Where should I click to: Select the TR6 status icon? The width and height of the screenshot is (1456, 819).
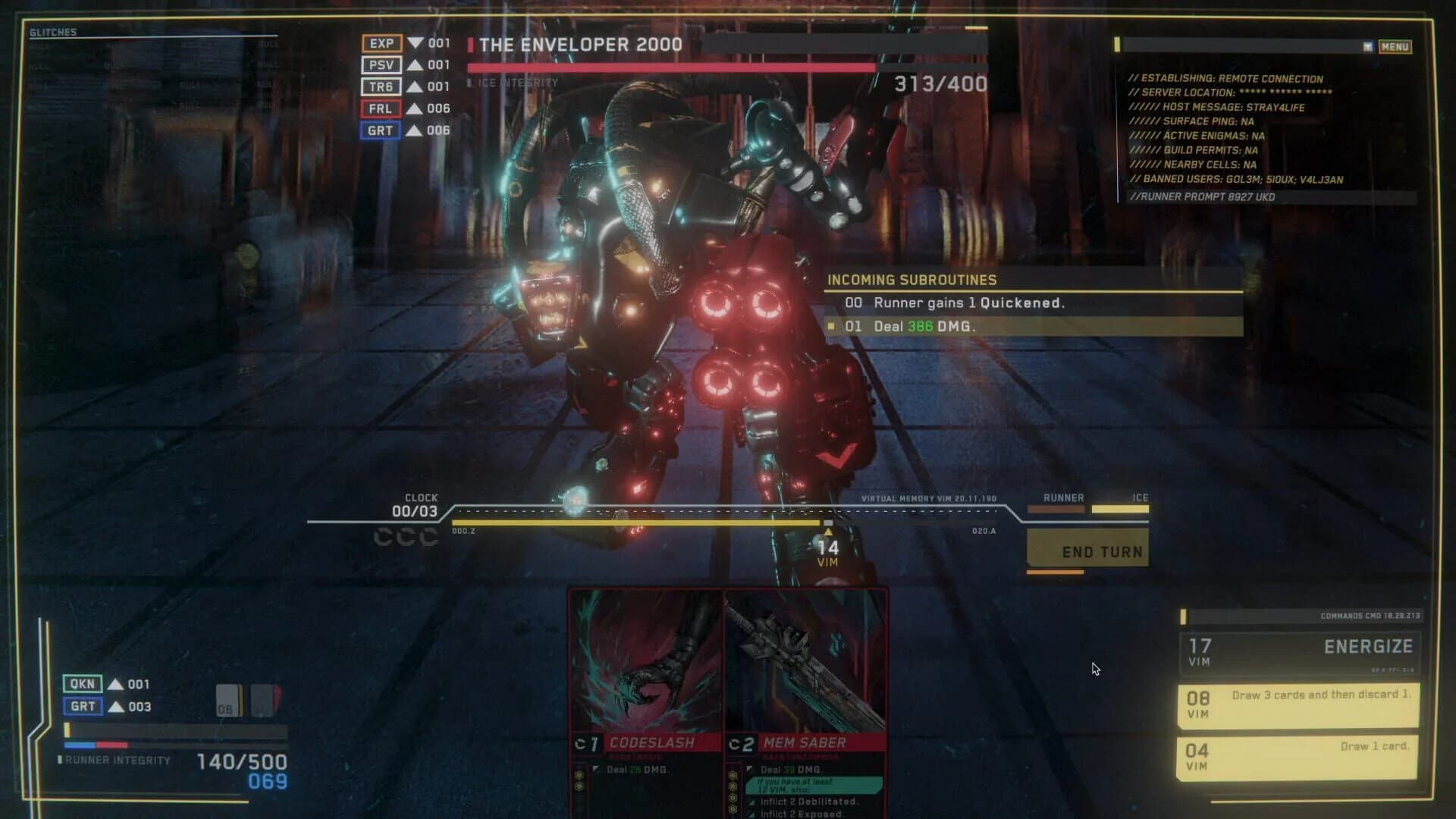coord(381,86)
